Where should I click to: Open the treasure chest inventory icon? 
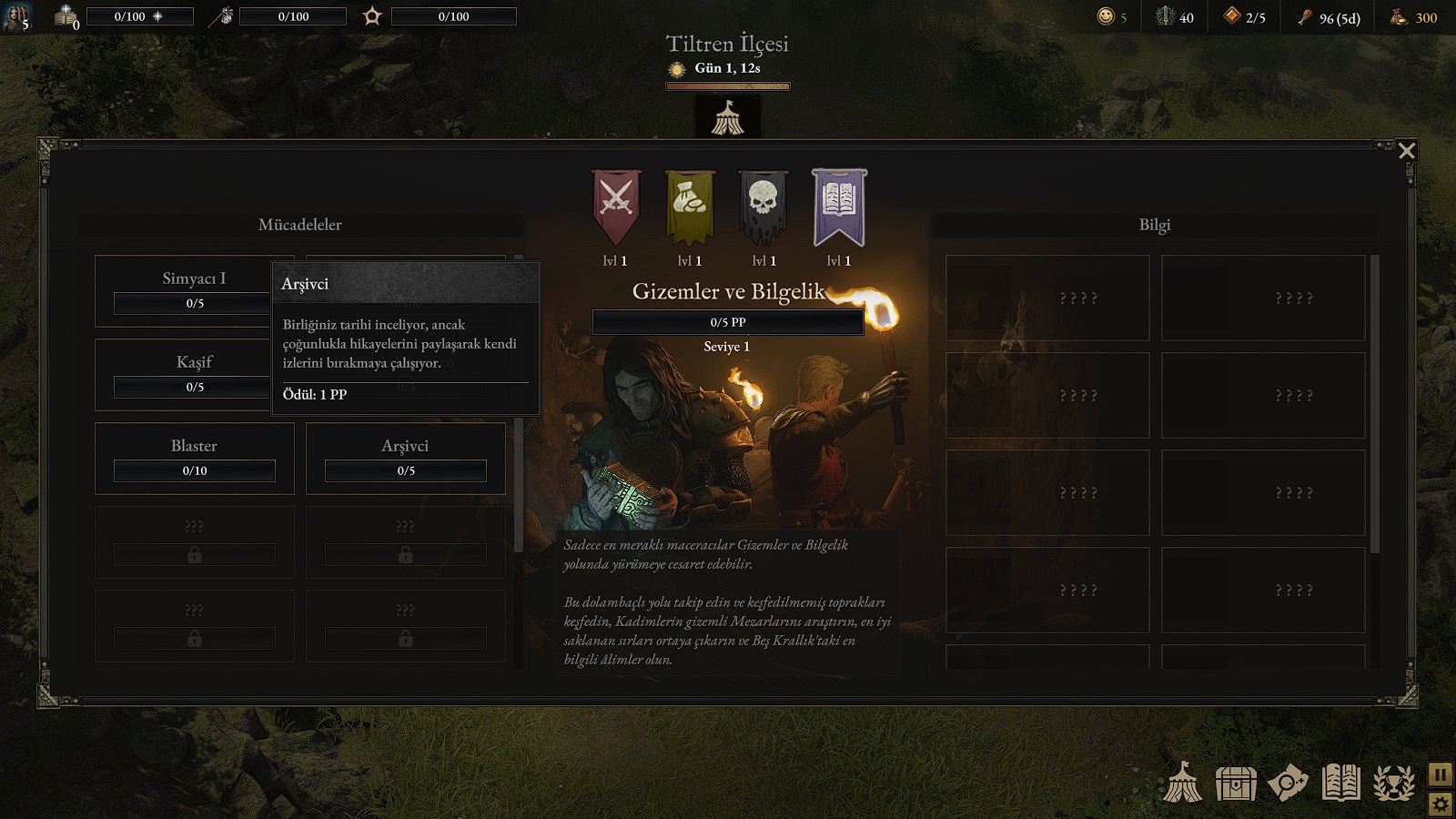(x=1236, y=783)
